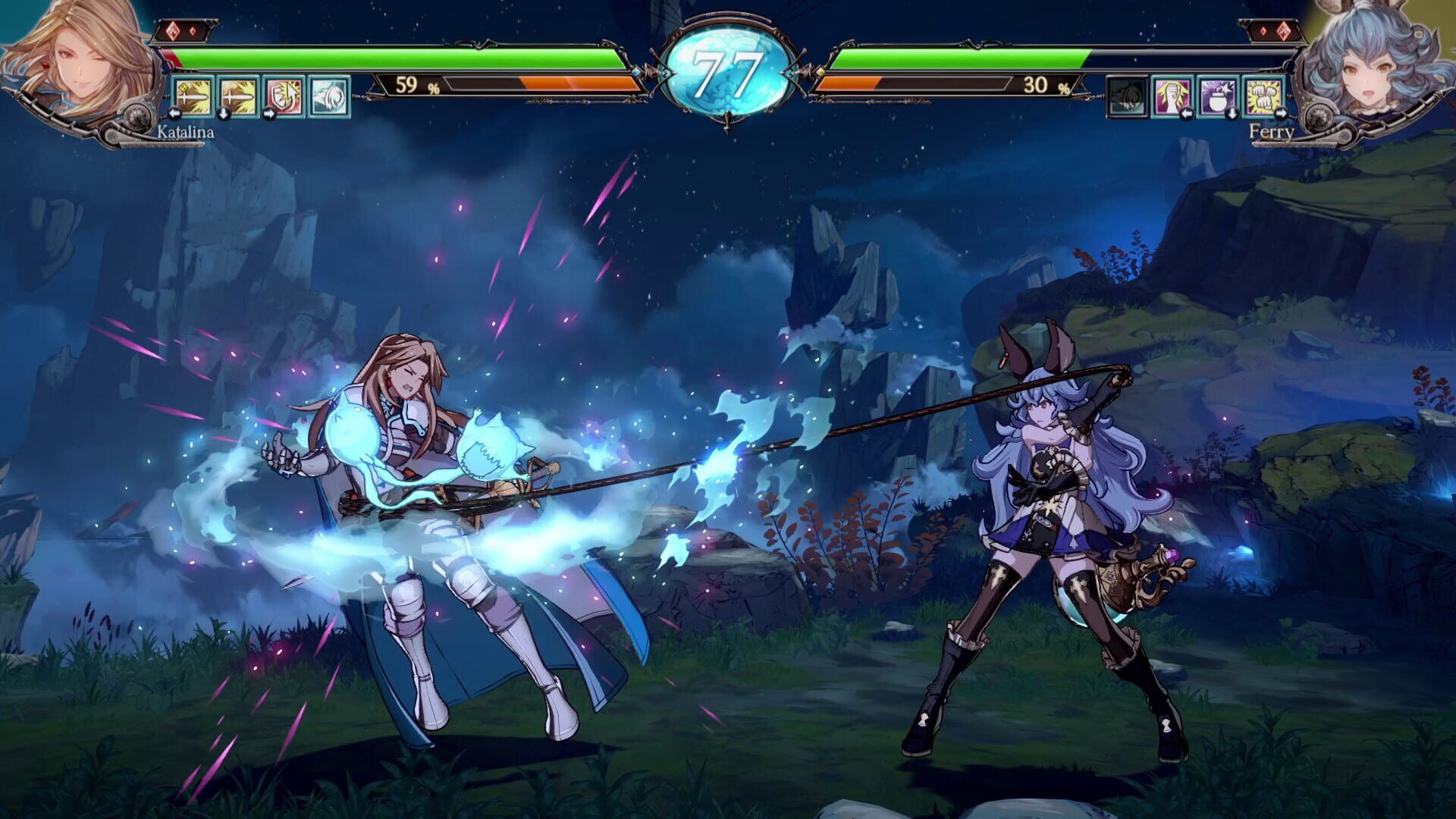This screenshot has width=1456, height=819.
Task: Click Katalina's white wind dash skill icon
Action: (330, 98)
